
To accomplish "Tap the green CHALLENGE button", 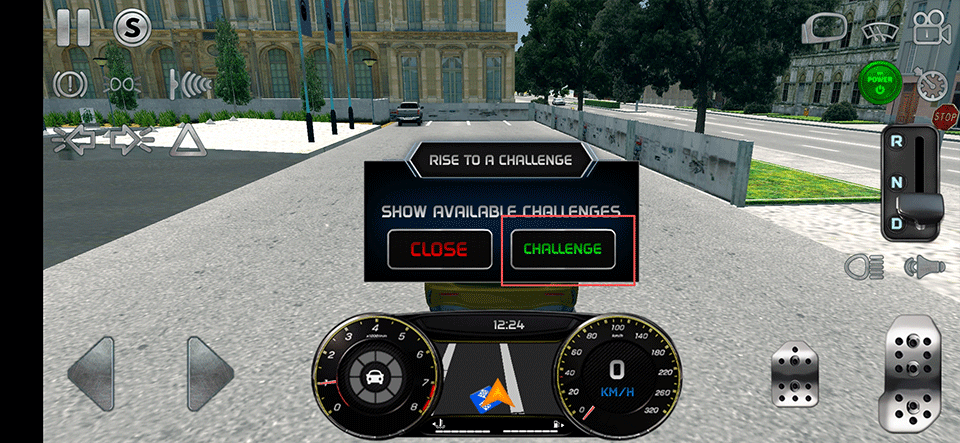I will pyautogui.click(x=563, y=249).
